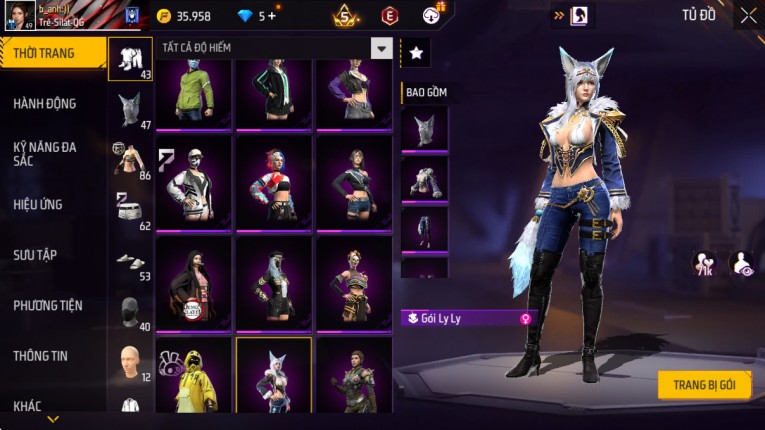Open the Tất Cả Độ Hiếm rarity dropdown
The height and width of the screenshot is (430, 765).
(381, 48)
